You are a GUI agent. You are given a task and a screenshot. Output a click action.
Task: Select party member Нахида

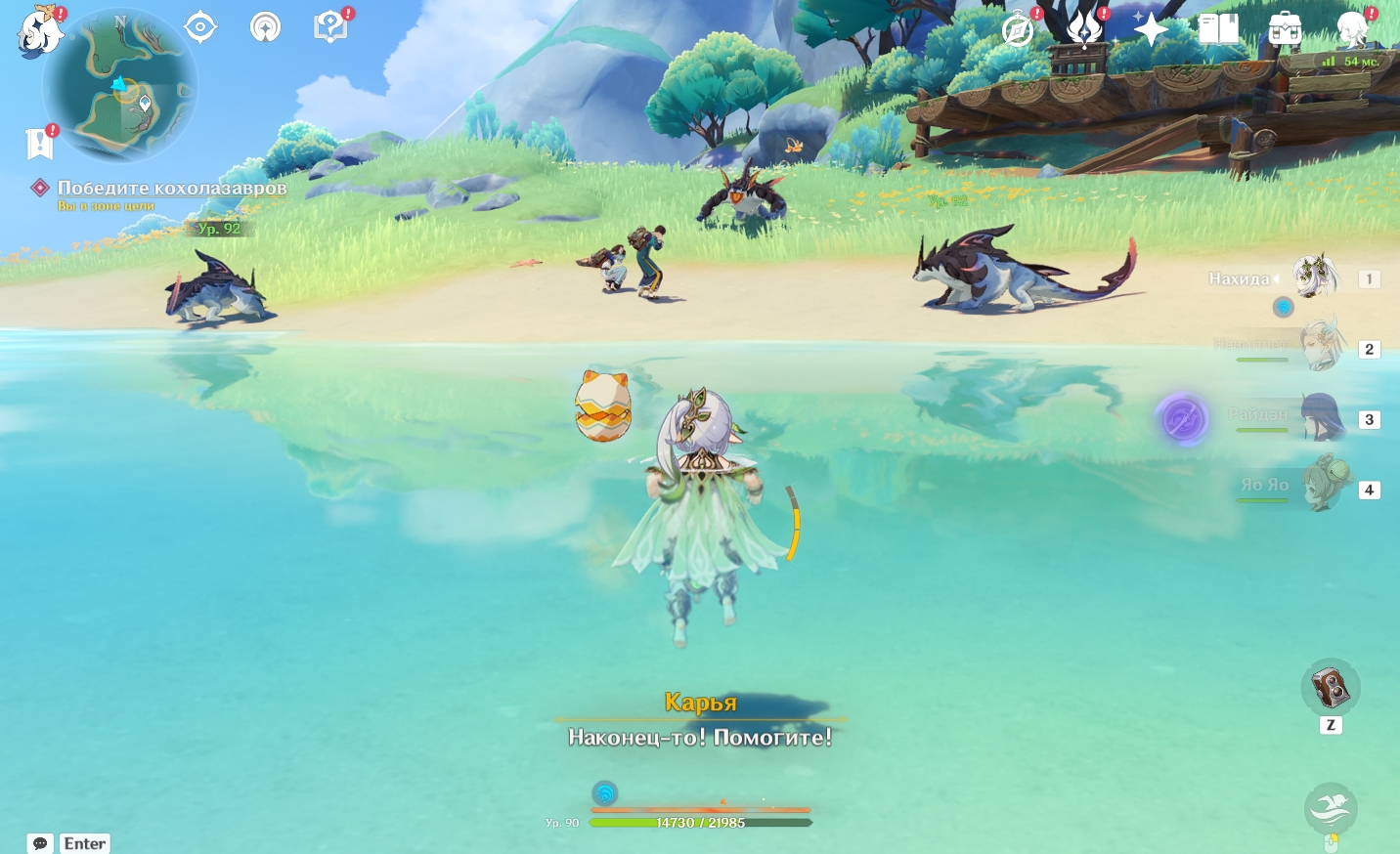coord(1316,278)
